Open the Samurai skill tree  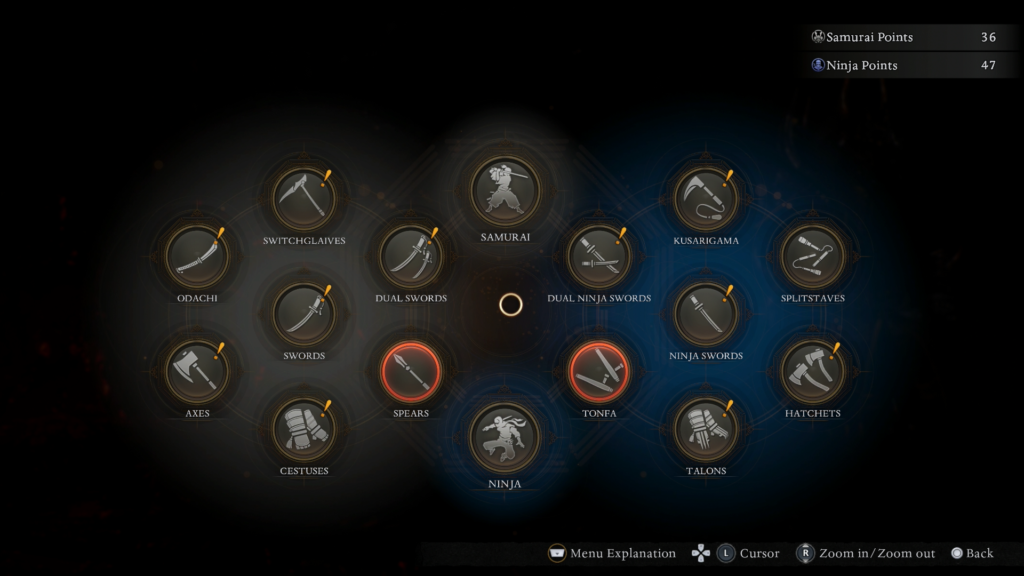point(505,190)
